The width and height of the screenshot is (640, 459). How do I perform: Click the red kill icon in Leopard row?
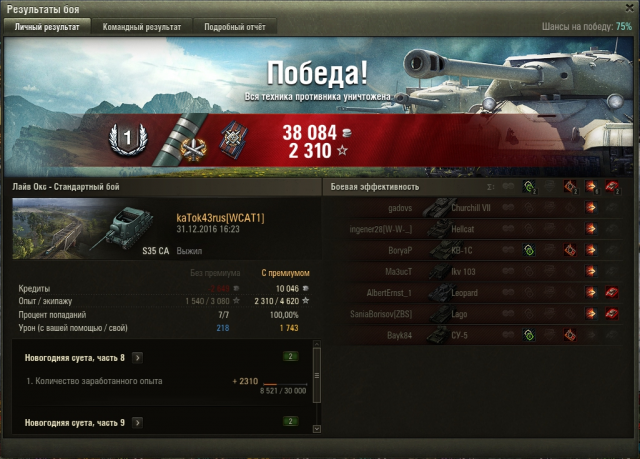[x=610, y=292]
